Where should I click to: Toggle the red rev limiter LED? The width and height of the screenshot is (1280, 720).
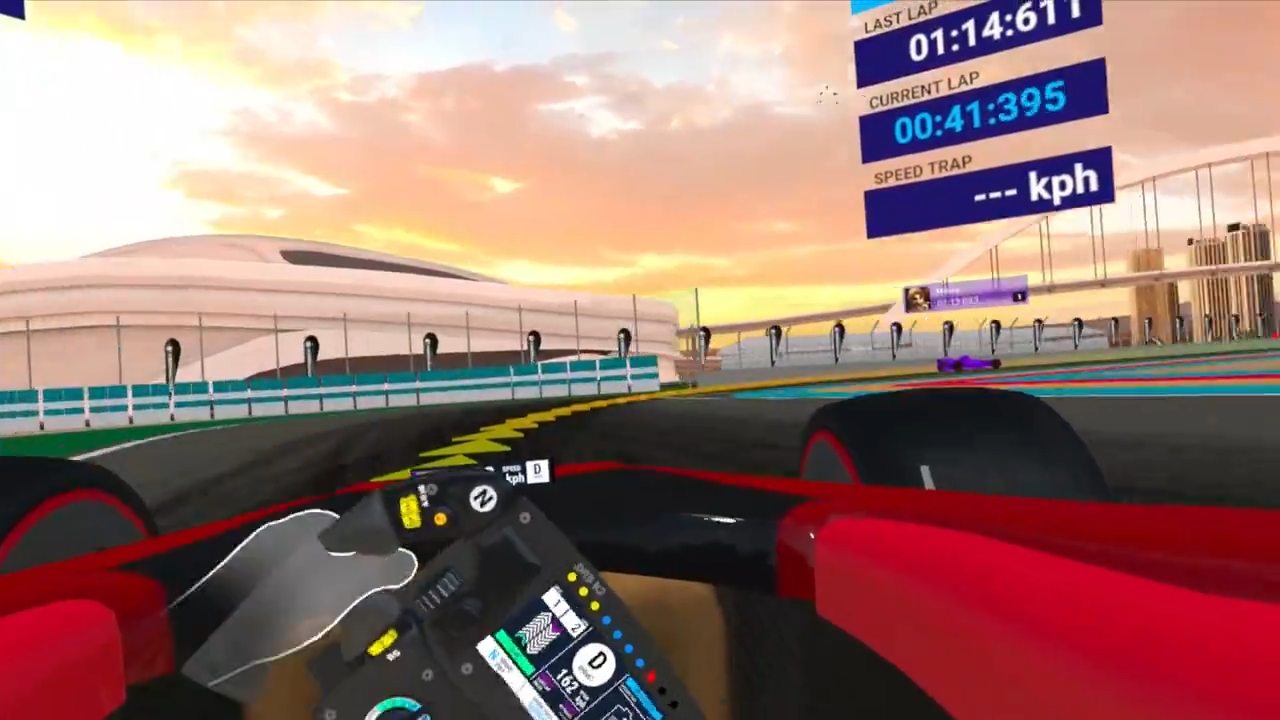click(650, 676)
